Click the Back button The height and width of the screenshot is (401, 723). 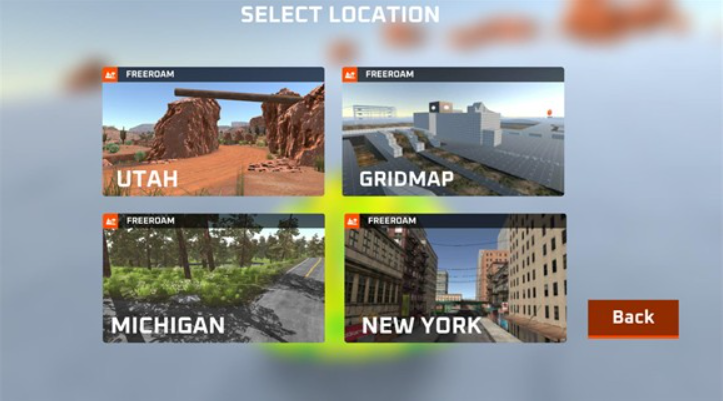coord(632,318)
